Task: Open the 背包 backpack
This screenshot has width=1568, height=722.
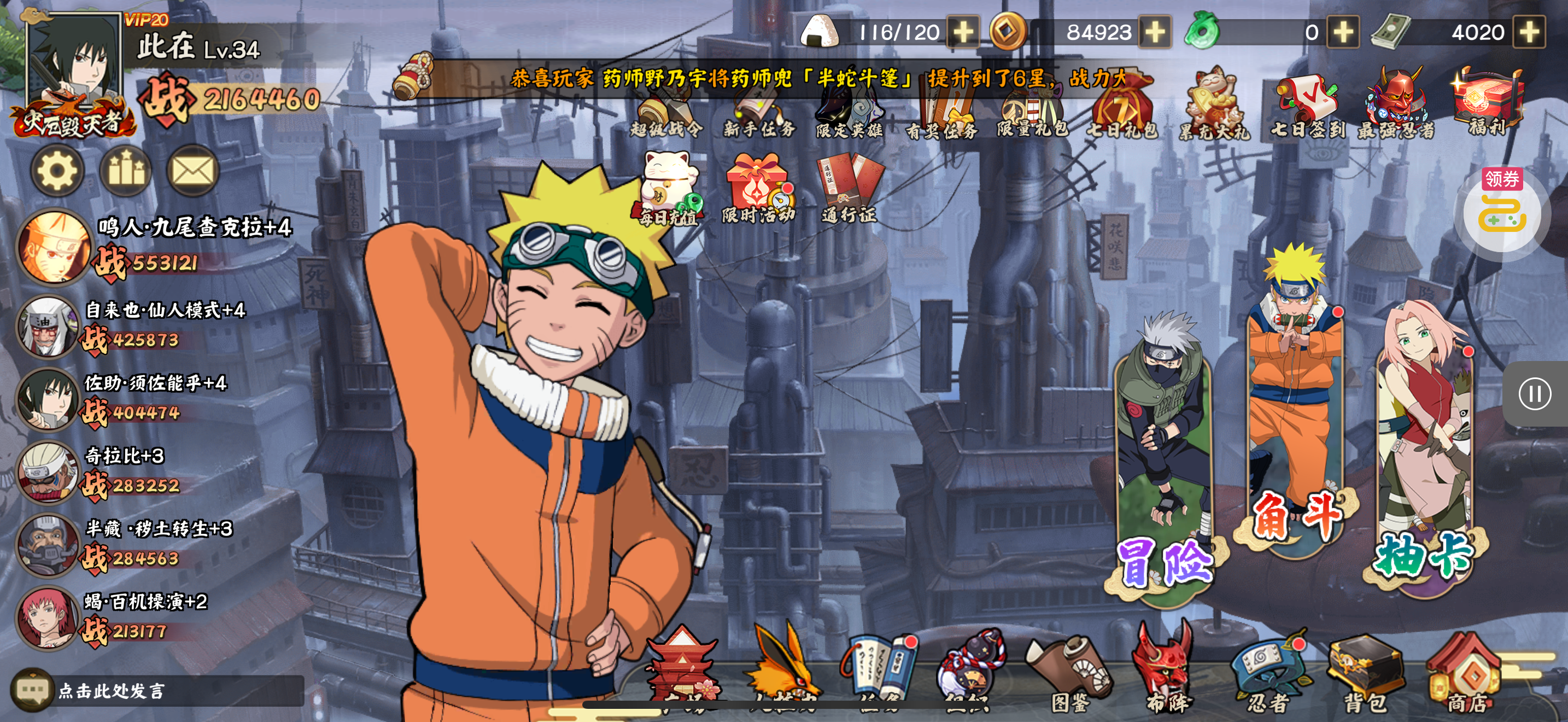Action: 1366,676
